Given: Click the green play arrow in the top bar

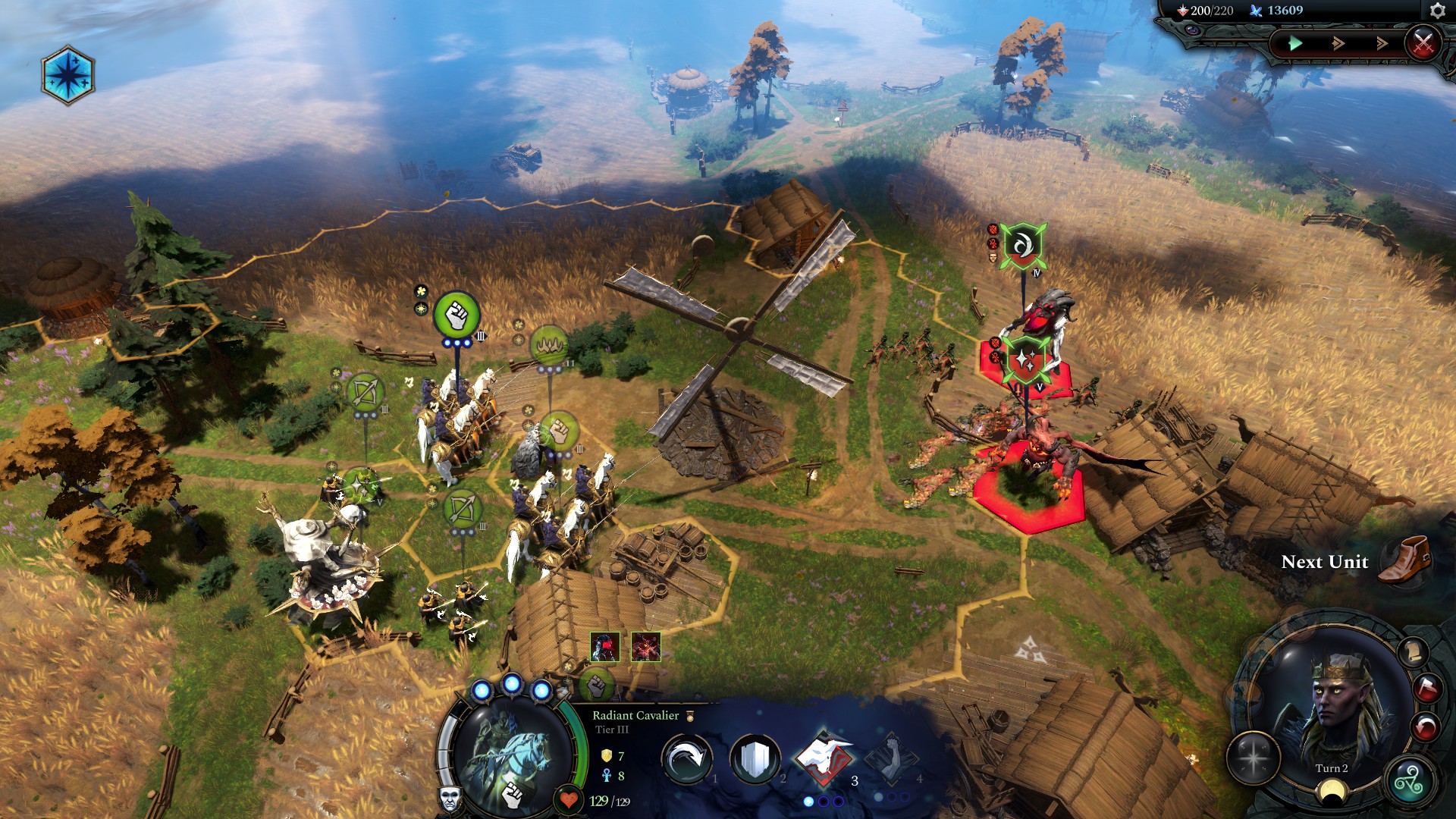Looking at the screenshot, I should tap(1295, 43).
